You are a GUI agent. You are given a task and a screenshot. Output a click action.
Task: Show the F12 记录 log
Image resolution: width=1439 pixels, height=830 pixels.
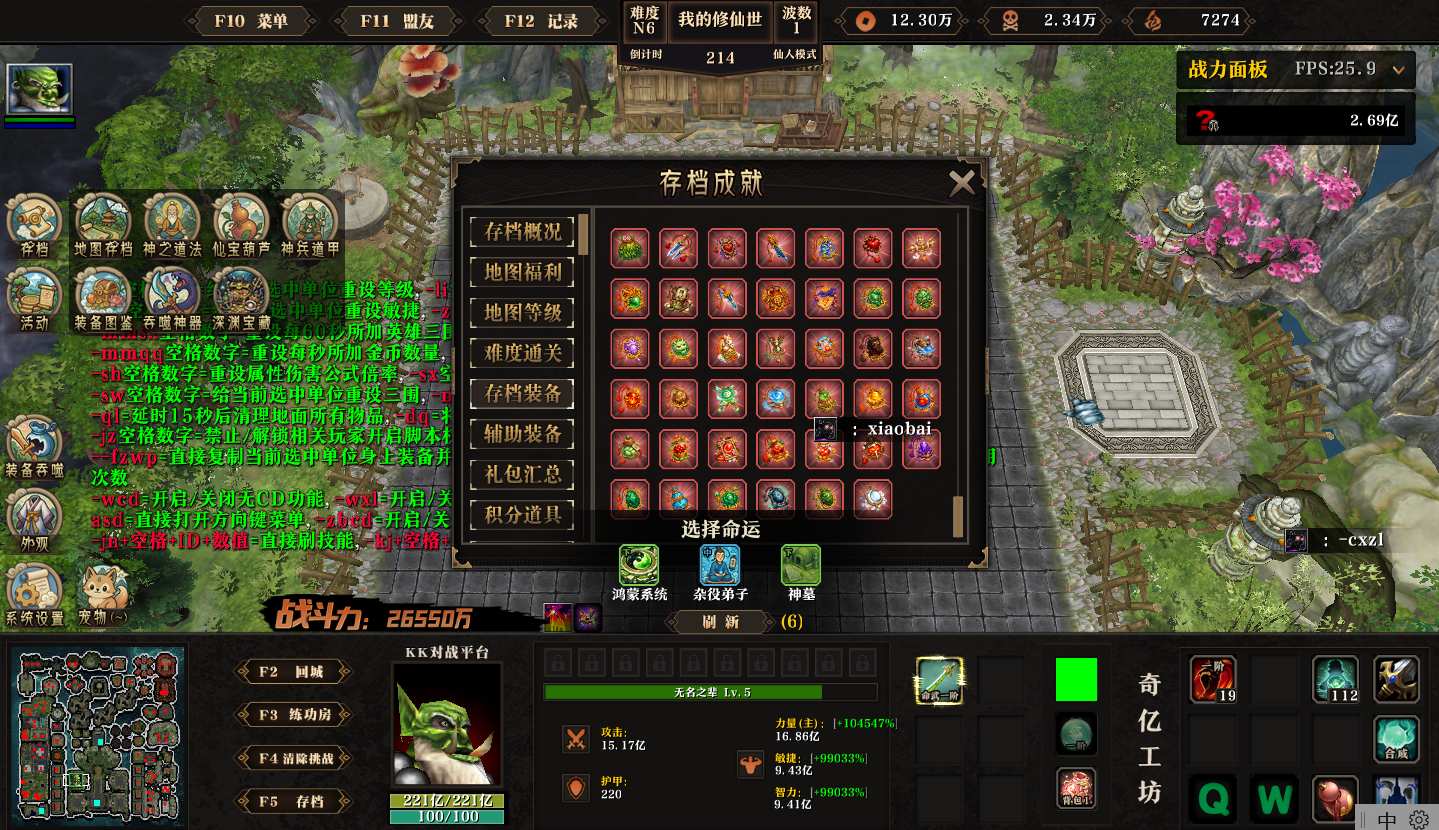click(x=541, y=21)
